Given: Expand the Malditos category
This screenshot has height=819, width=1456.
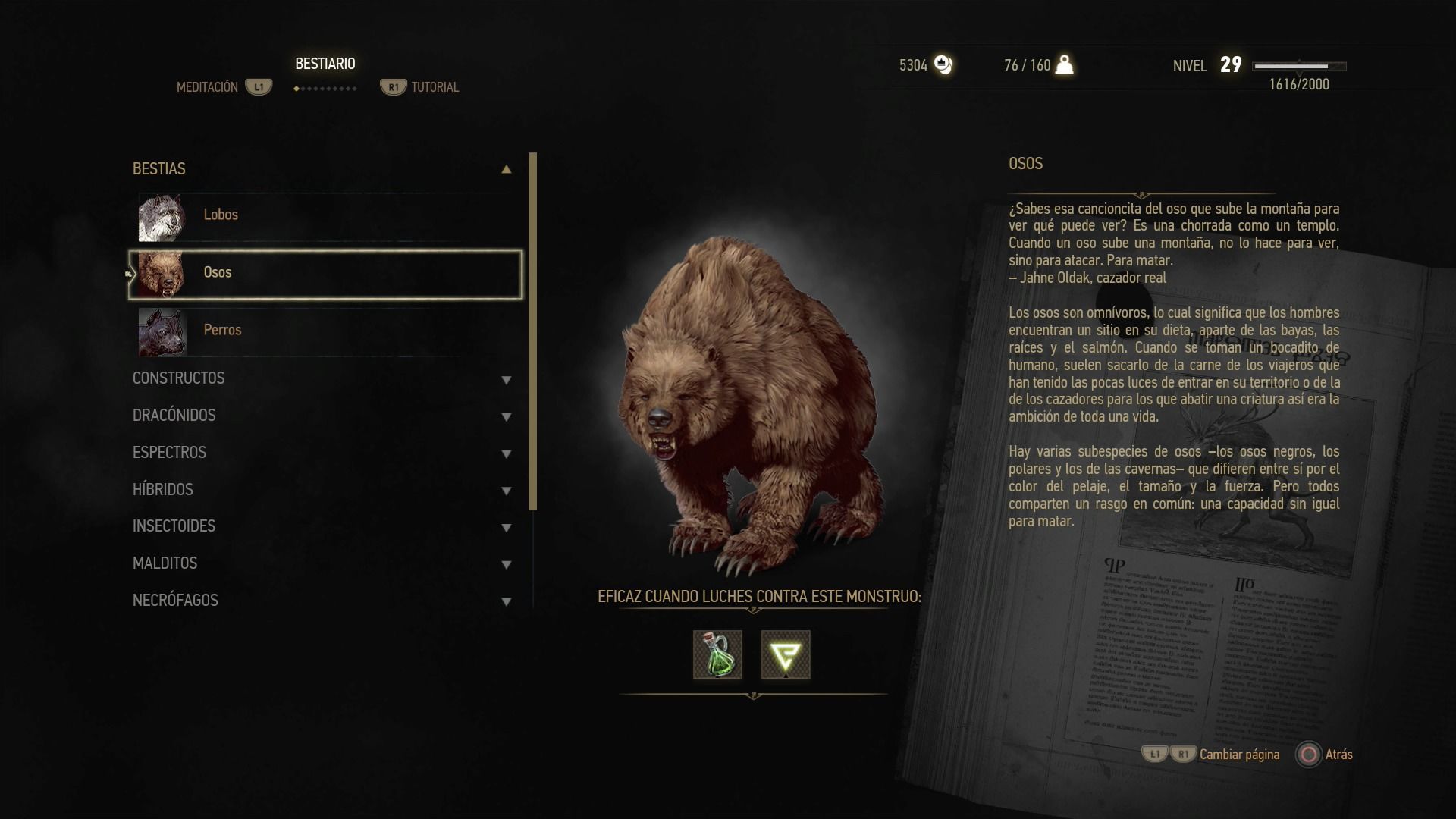Looking at the screenshot, I should point(506,564).
